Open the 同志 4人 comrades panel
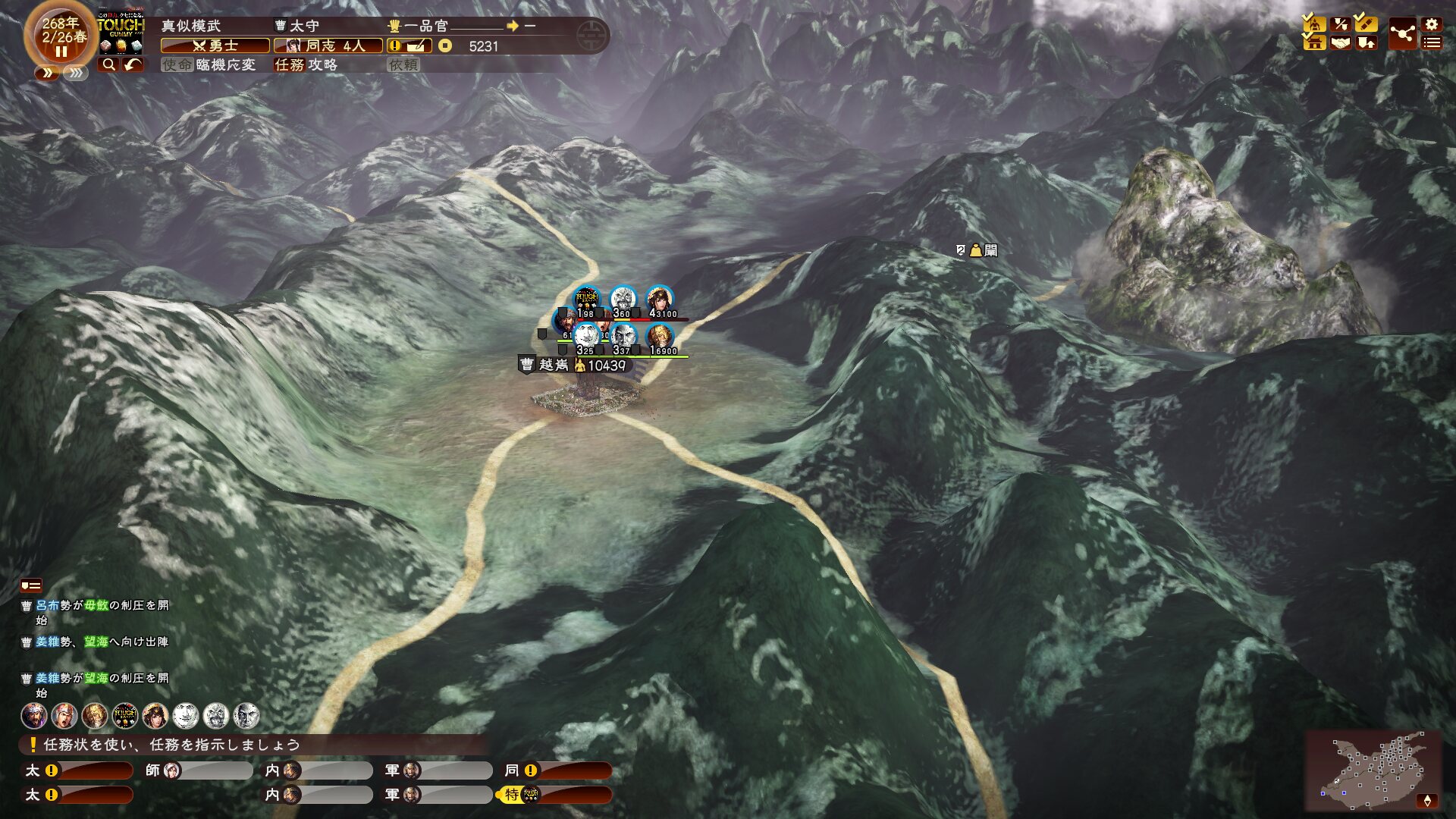The image size is (1456, 819). click(328, 46)
